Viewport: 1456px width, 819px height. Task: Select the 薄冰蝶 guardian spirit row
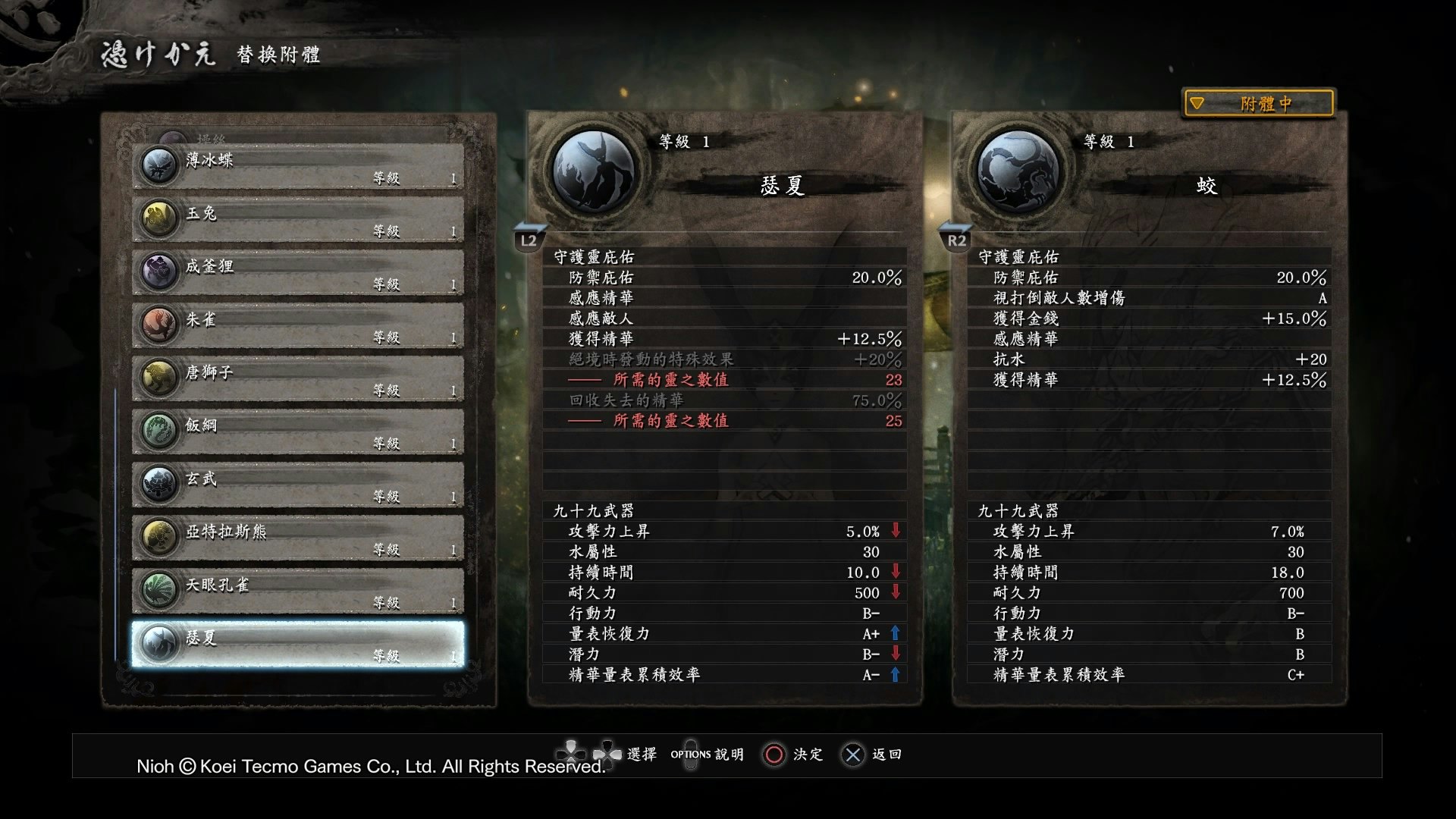(298, 166)
